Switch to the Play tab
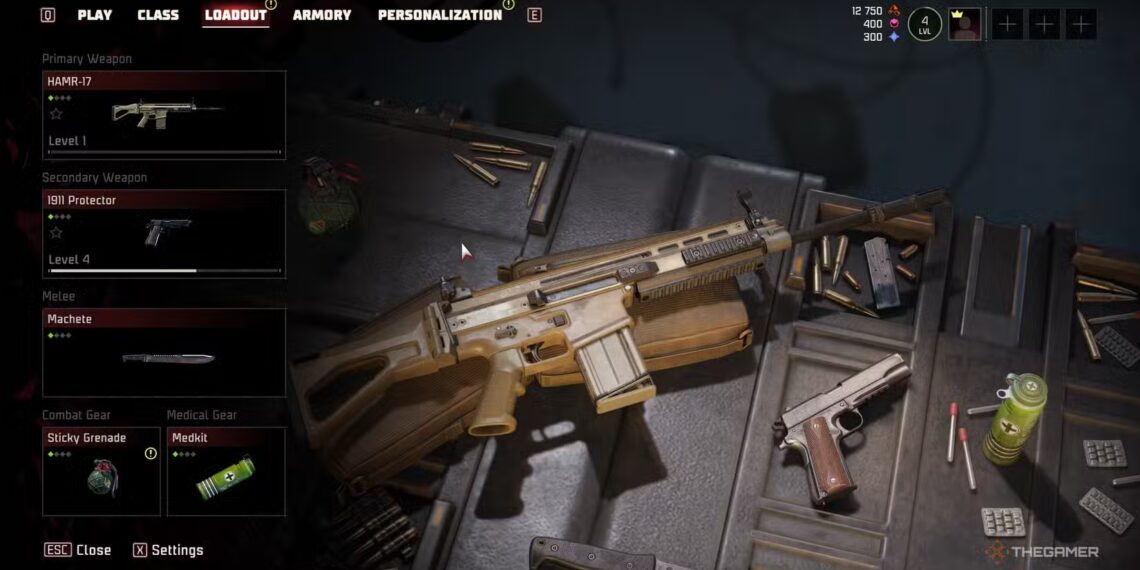This screenshot has width=1140, height=570. click(x=95, y=15)
